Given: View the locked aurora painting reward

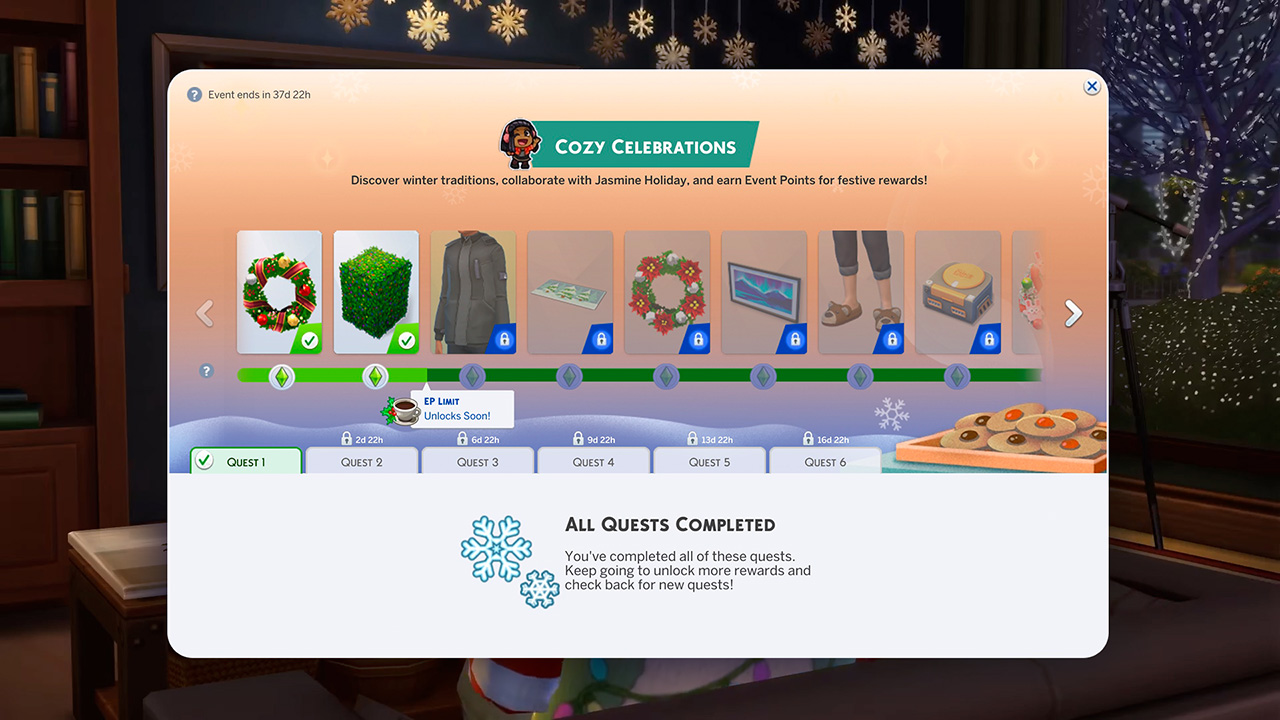Looking at the screenshot, I should coord(764,292).
